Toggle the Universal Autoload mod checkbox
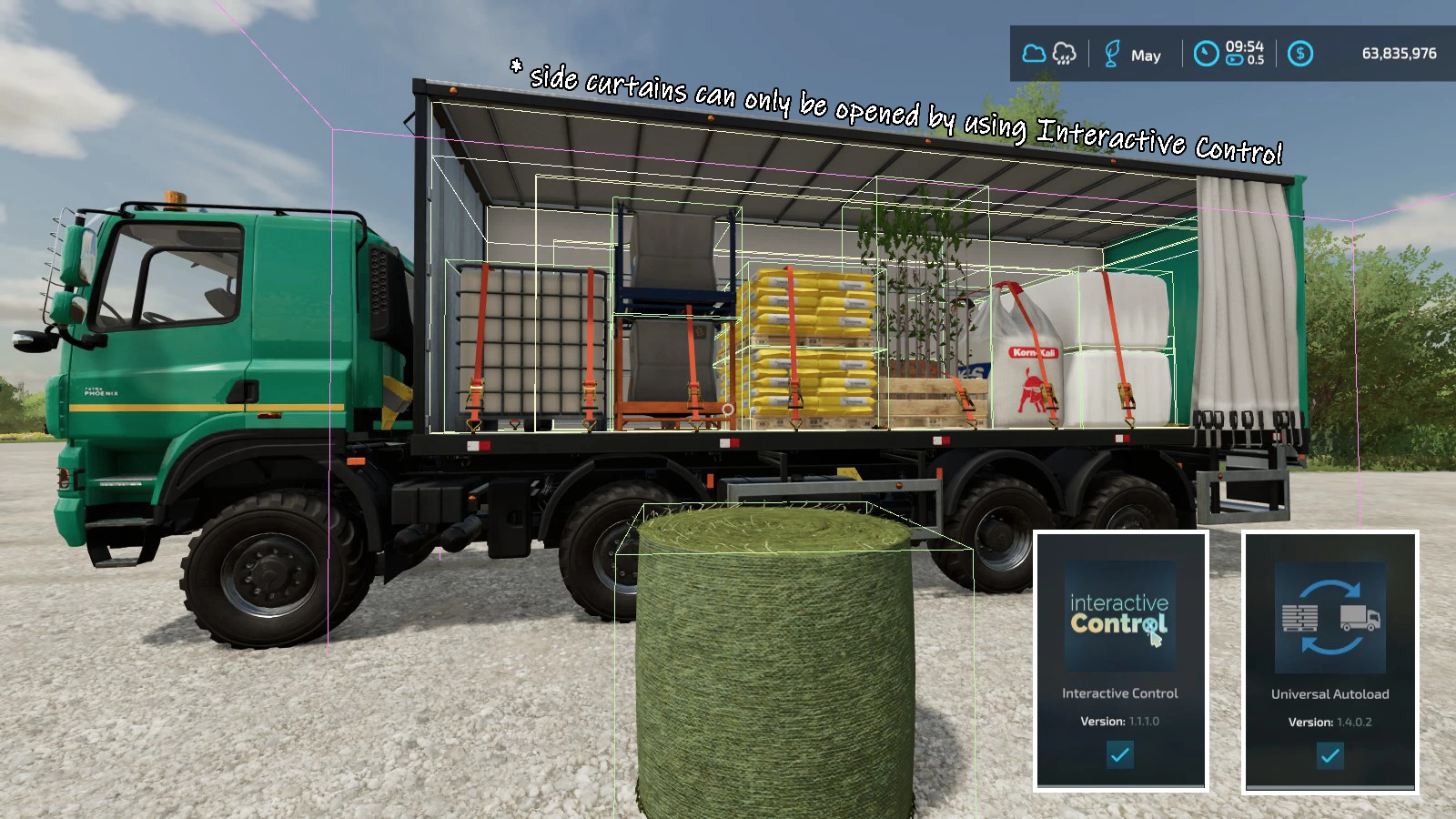 click(1330, 755)
